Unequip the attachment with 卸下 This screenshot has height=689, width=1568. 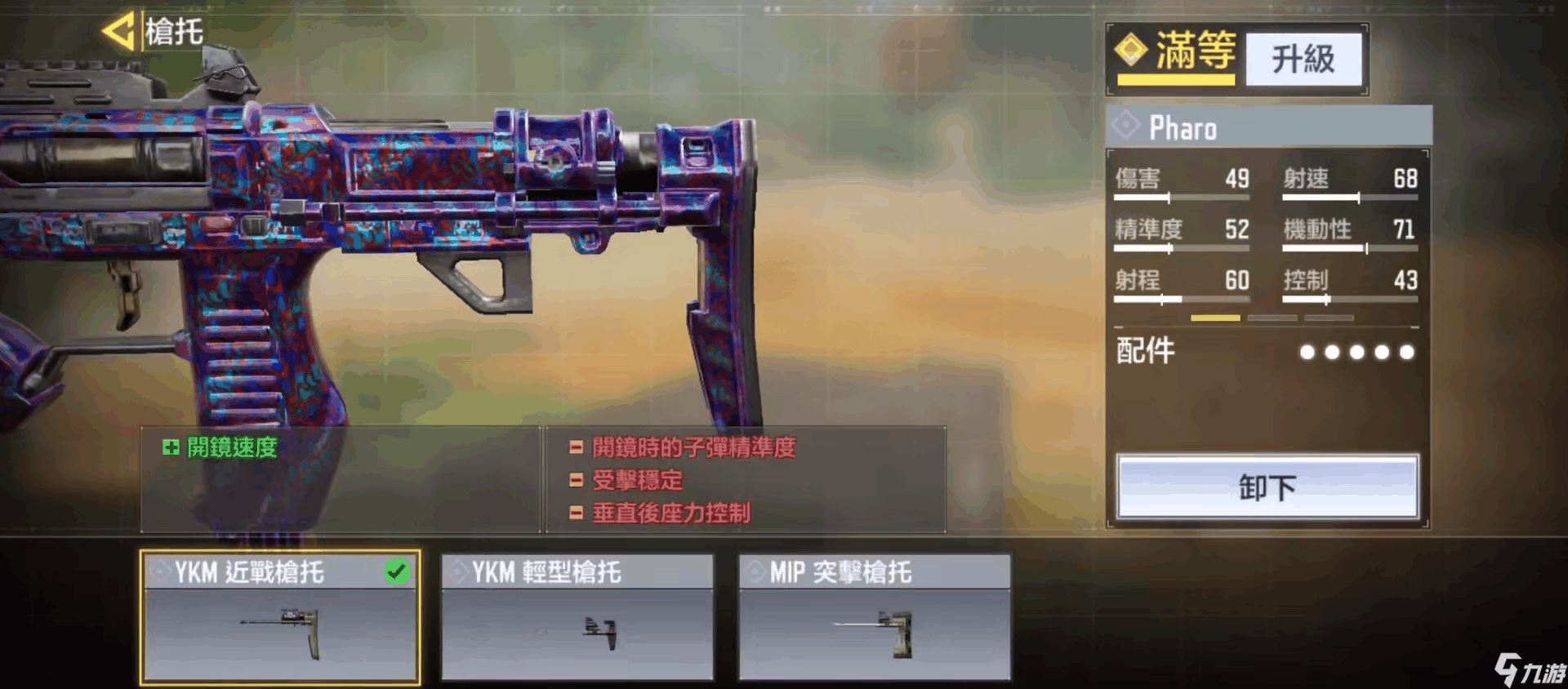tap(1267, 487)
